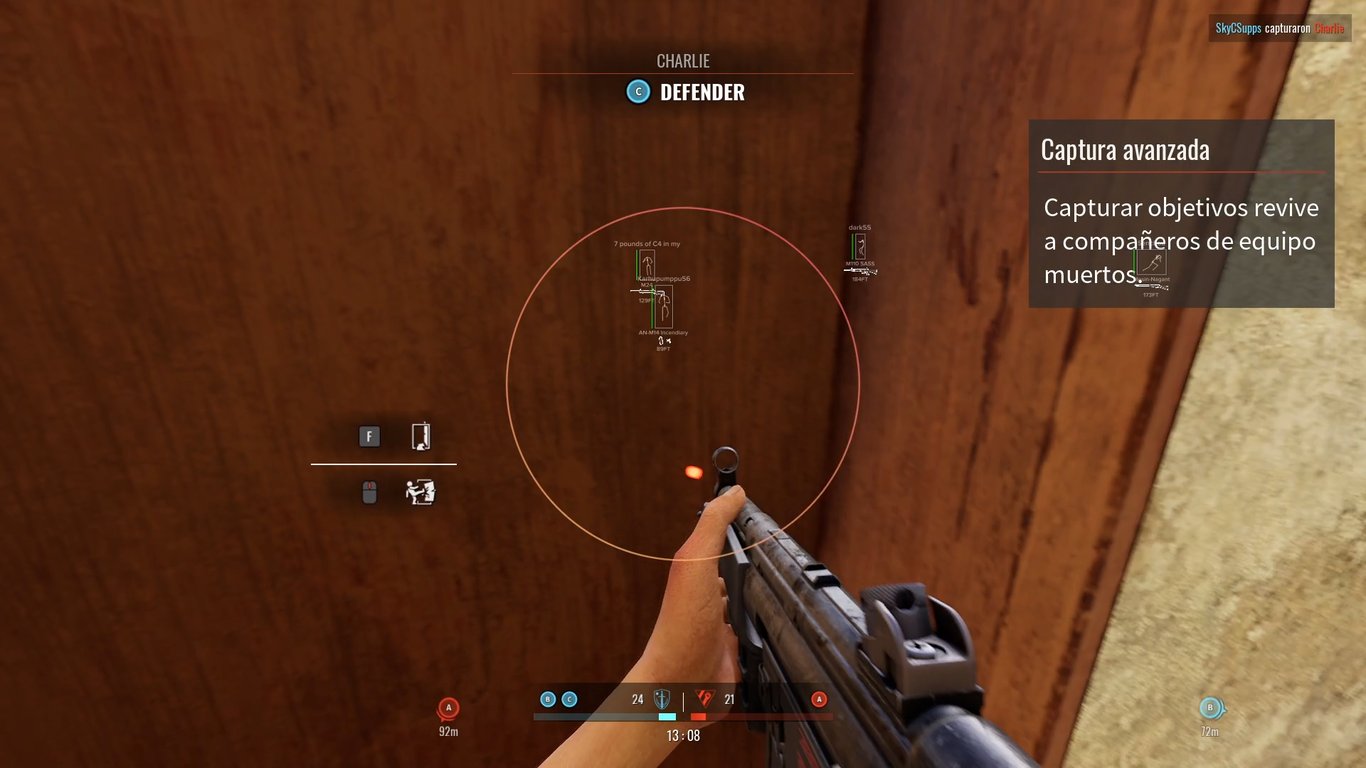Click the Insurgents faction emblem on the scoreboard
The width and height of the screenshot is (1366, 768).
tap(704, 699)
